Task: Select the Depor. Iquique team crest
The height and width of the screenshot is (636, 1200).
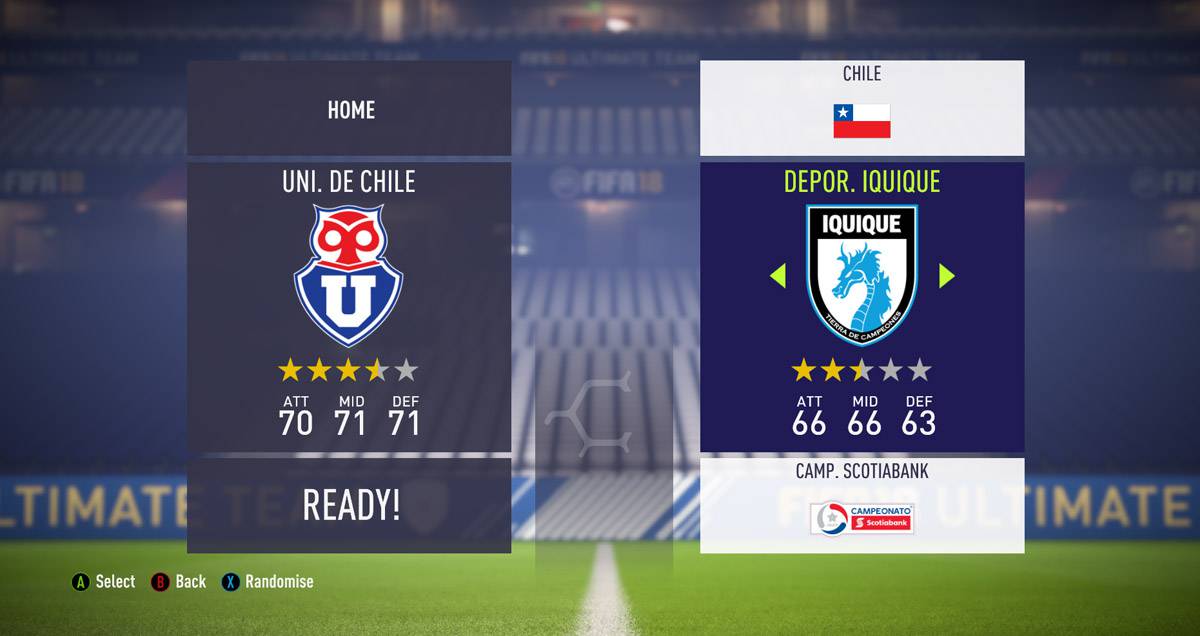Action: pos(862,276)
